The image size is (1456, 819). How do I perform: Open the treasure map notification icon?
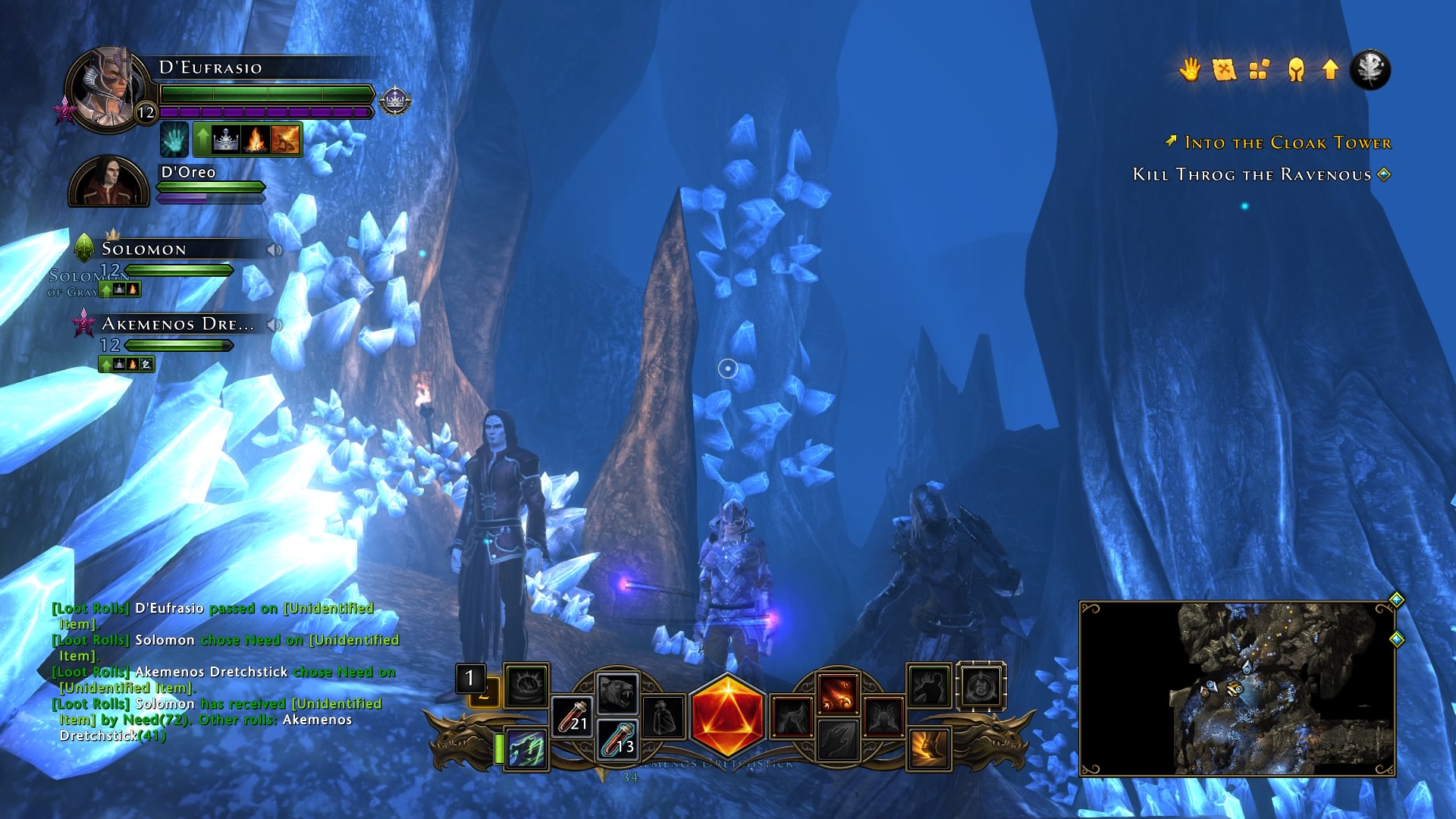[x=1224, y=70]
